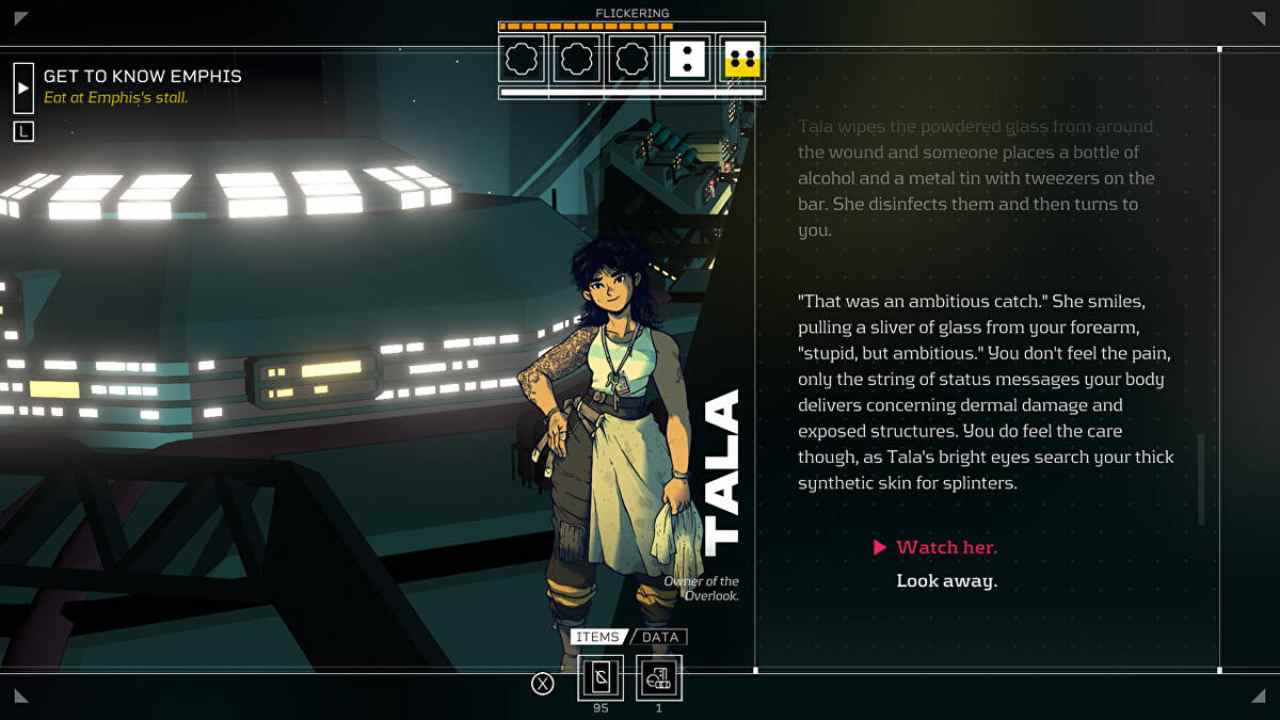Open the Data tab
1280x720 pixels.
(x=660, y=637)
